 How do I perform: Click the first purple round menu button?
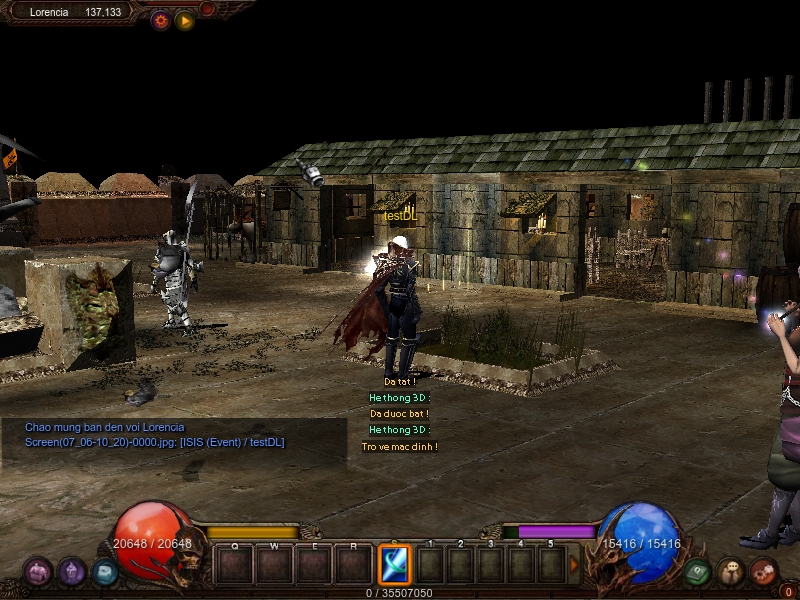[x=38, y=572]
